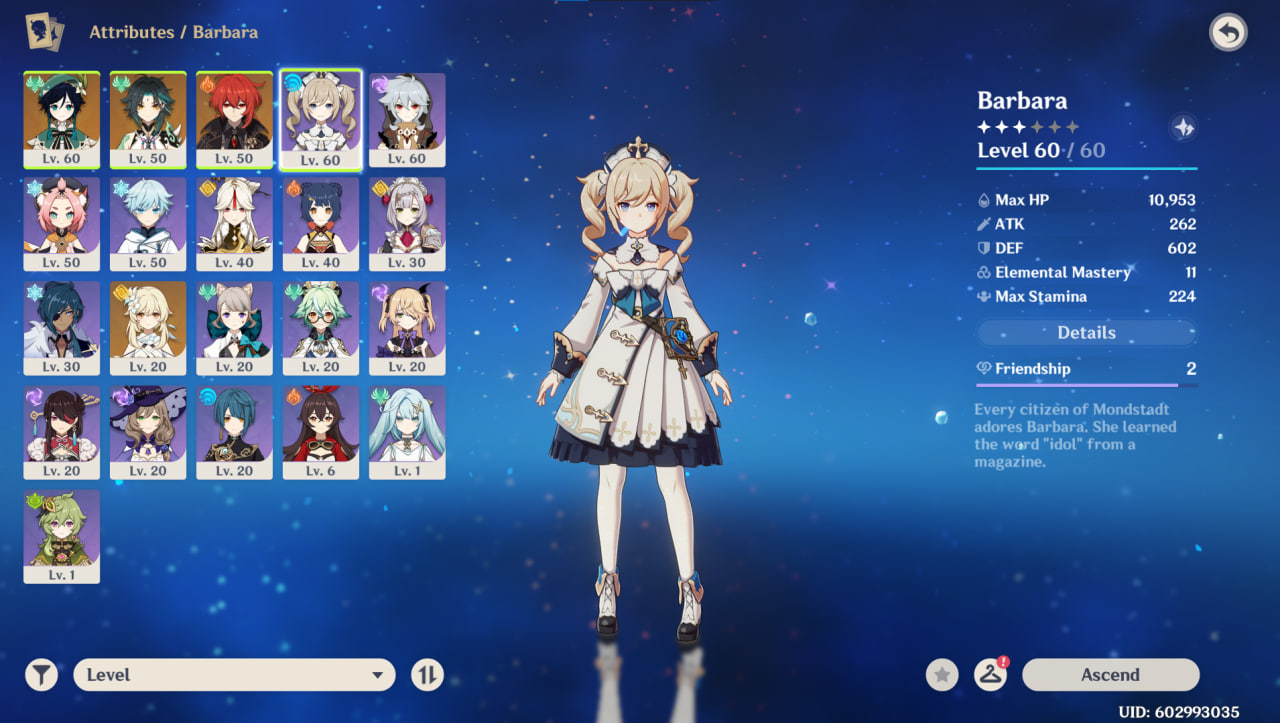Image resolution: width=1280 pixels, height=723 pixels.
Task: Select Lisa in the purple witch hat
Action: tap(148, 432)
